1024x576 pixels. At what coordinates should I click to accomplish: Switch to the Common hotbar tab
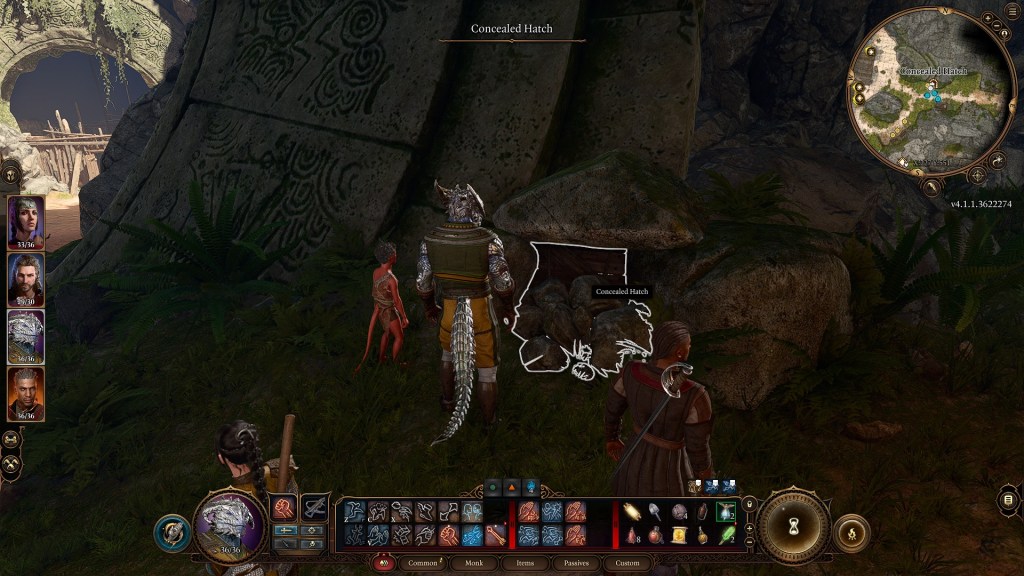coord(424,563)
